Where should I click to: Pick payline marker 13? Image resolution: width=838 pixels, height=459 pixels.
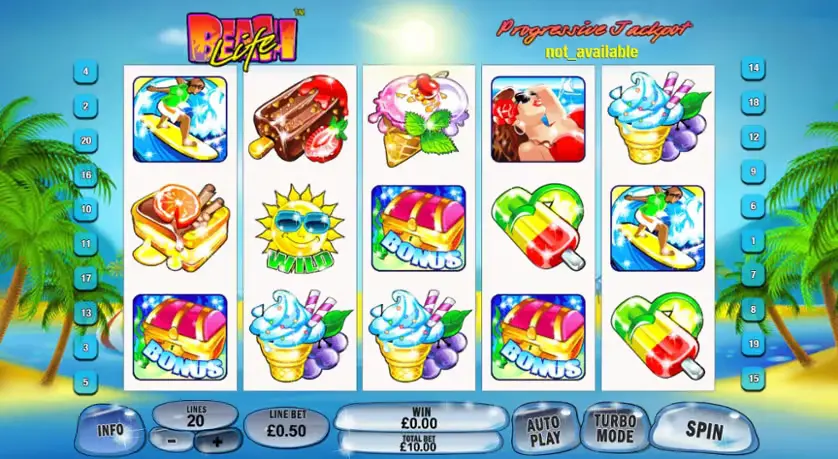click(87, 313)
